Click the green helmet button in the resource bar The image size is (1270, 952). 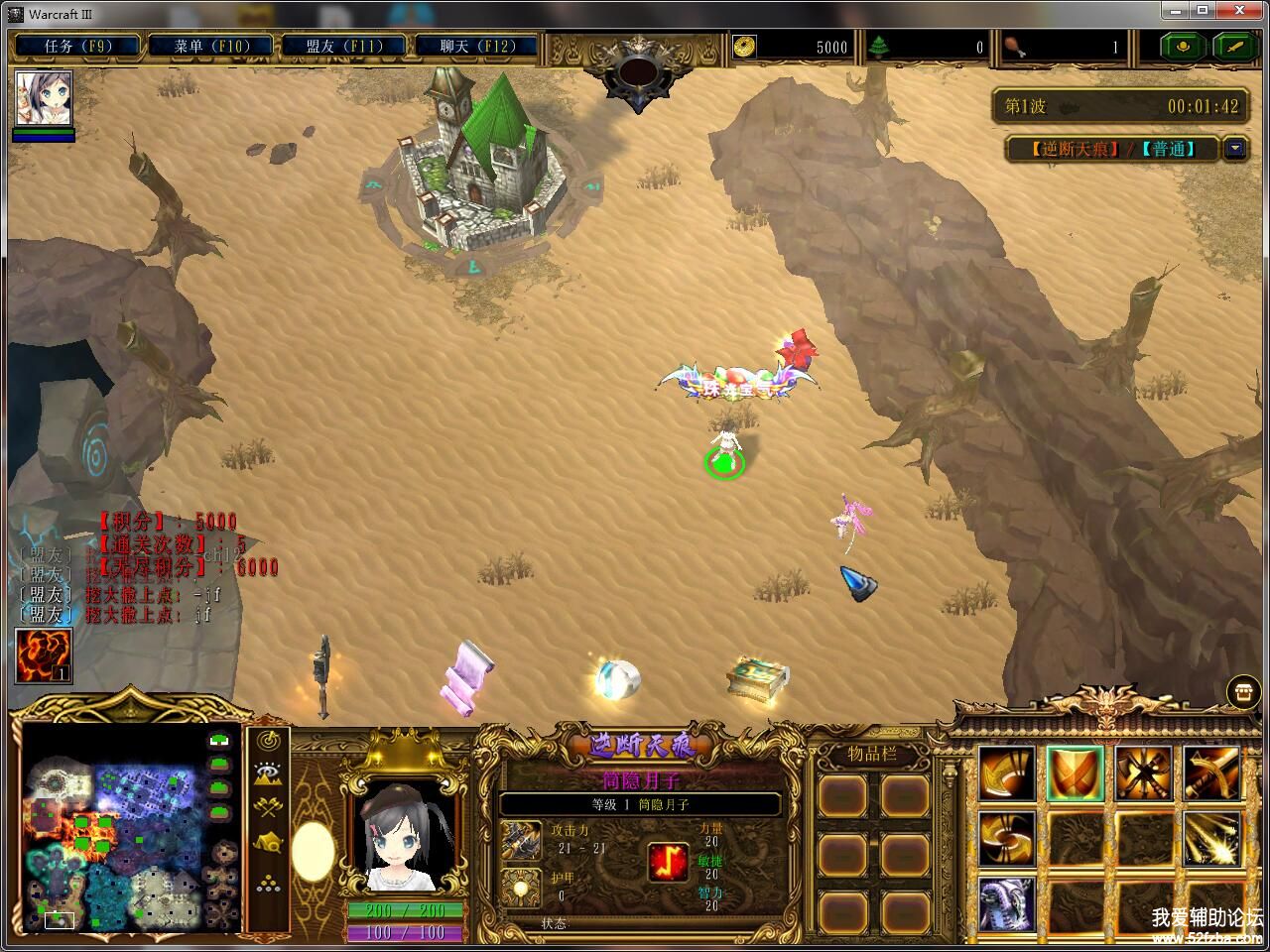1183,46
